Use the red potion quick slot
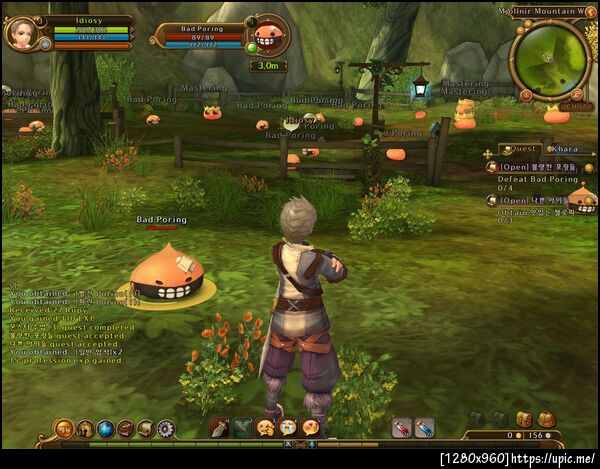Image resolution: width=600 pixels, height=469 pixels. coord(401,428)
